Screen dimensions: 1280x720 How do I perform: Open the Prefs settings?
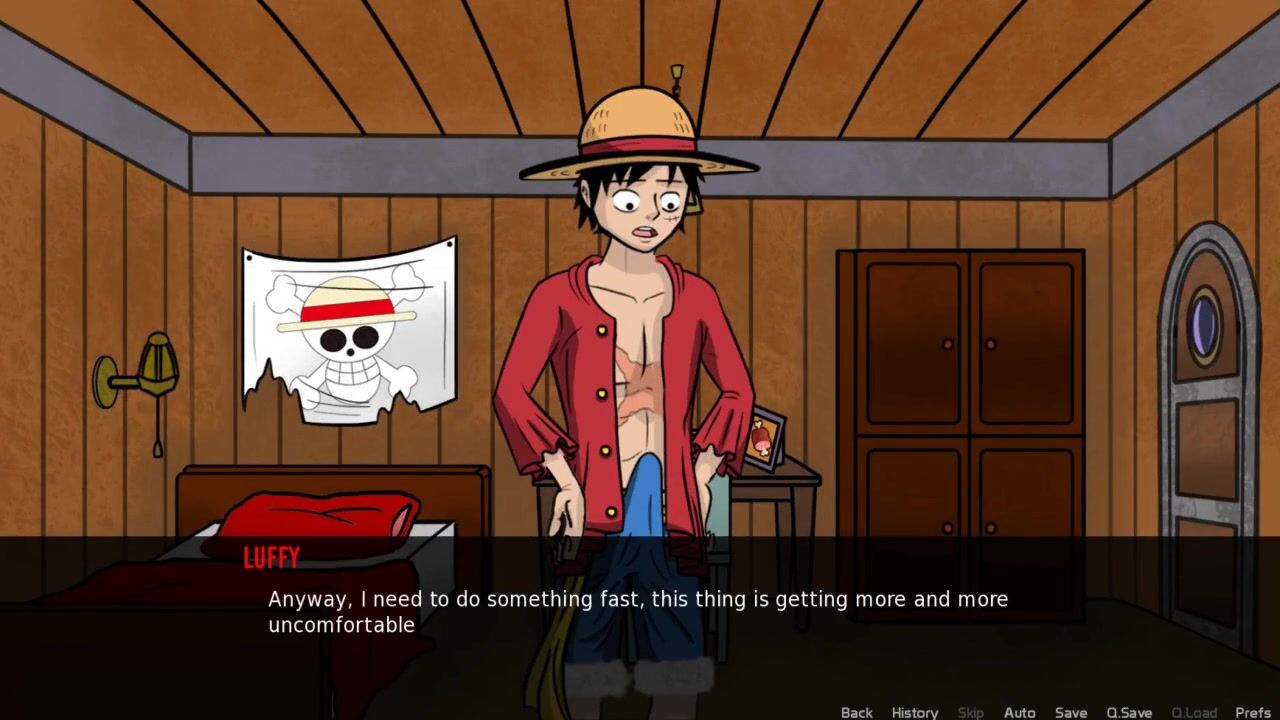(x=1252, y=712)
